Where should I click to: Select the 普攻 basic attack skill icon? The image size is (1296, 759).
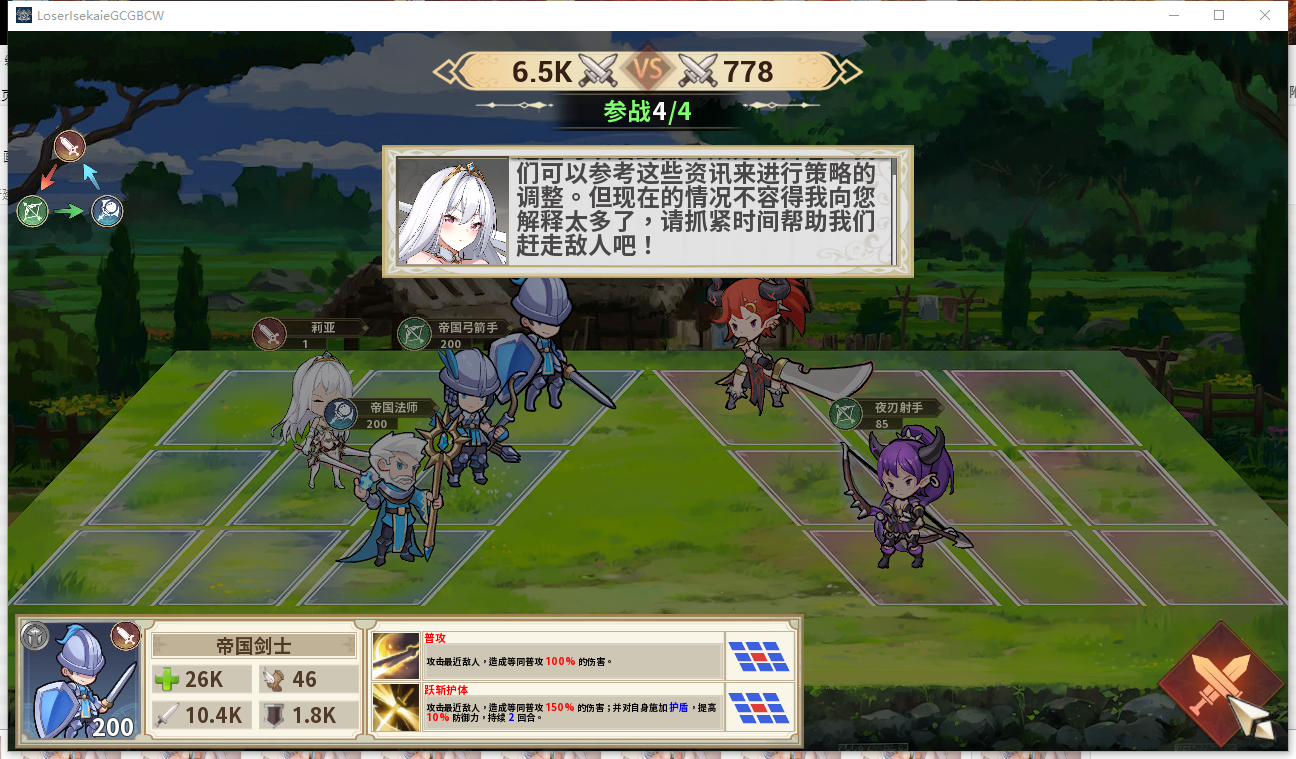click(x=396, y=656)
